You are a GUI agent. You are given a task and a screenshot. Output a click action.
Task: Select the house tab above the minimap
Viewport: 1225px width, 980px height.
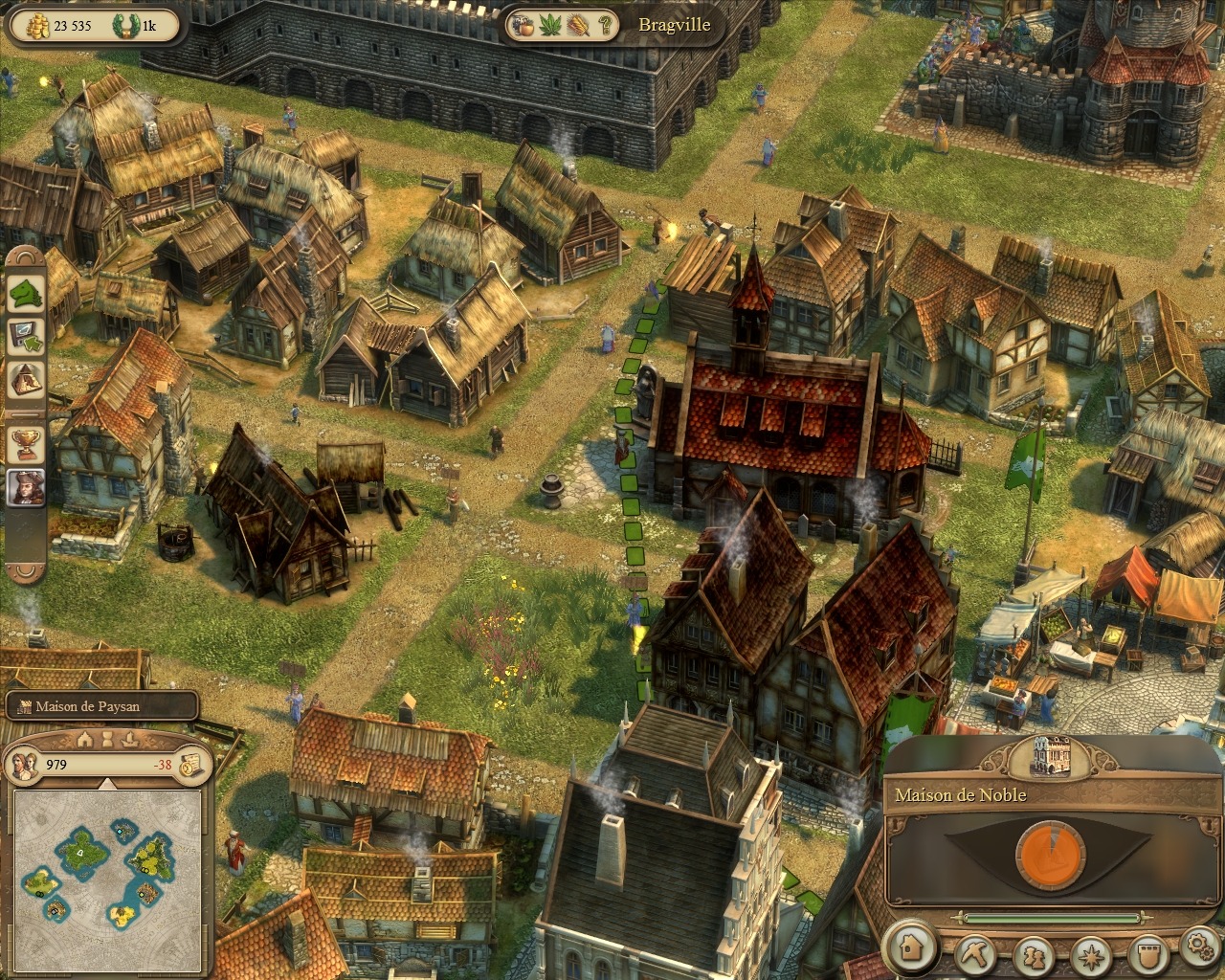(x=84, y=739)
